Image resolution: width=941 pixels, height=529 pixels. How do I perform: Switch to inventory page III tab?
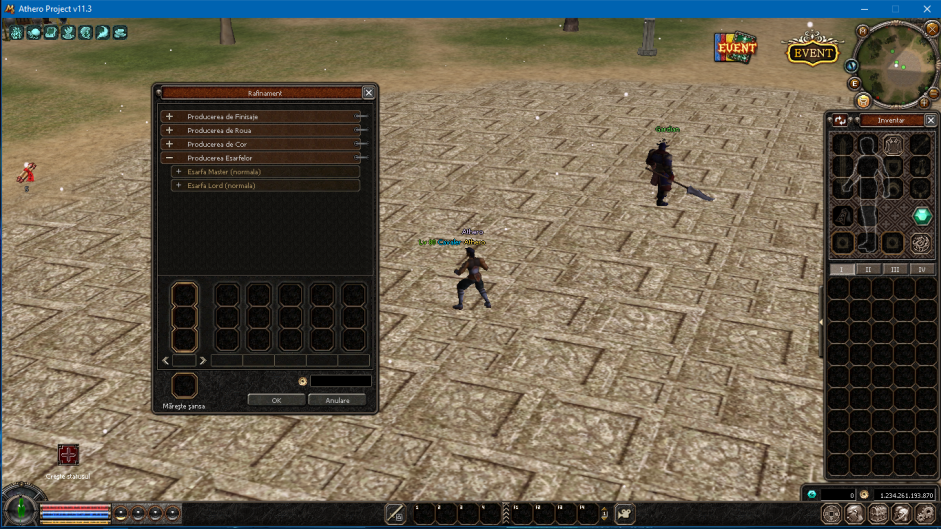(894, 270)
